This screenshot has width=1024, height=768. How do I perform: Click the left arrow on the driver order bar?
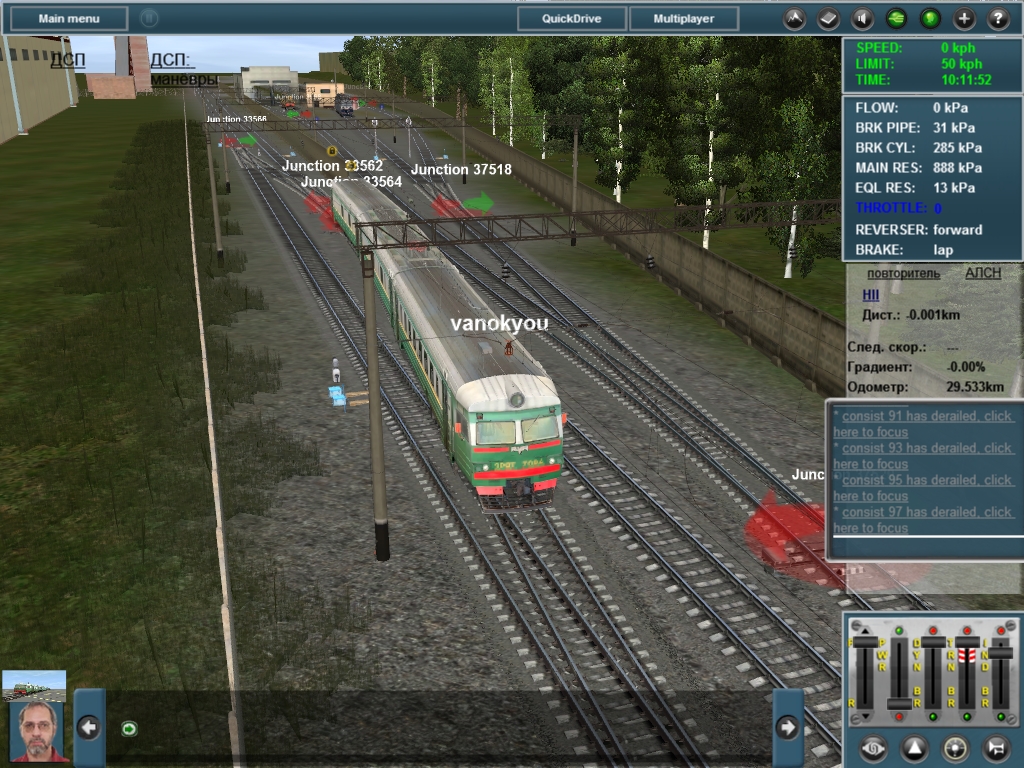pyautogui.click(x=89, y=728)
